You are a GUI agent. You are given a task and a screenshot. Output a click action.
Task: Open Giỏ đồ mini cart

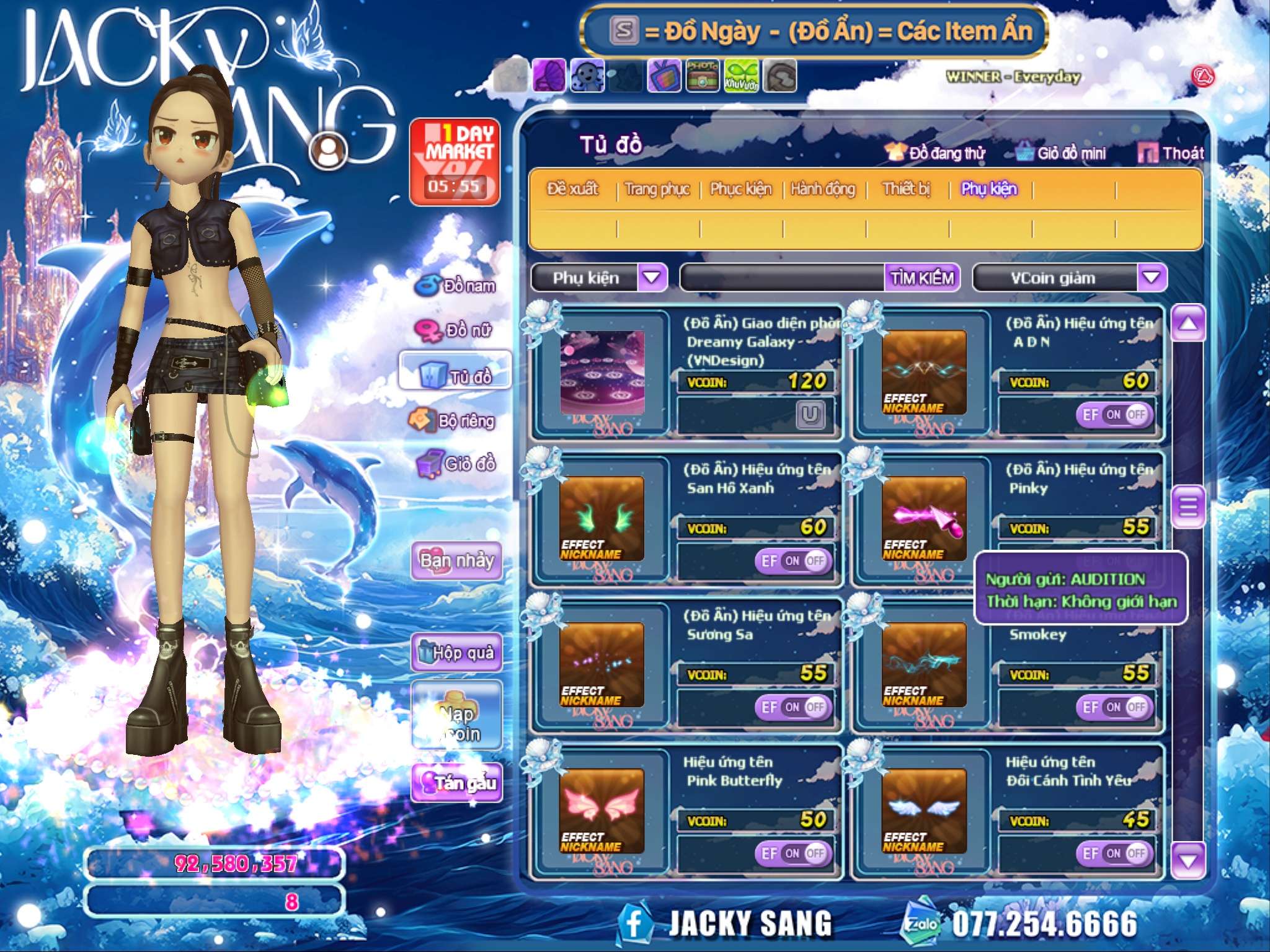[1062, 153]
